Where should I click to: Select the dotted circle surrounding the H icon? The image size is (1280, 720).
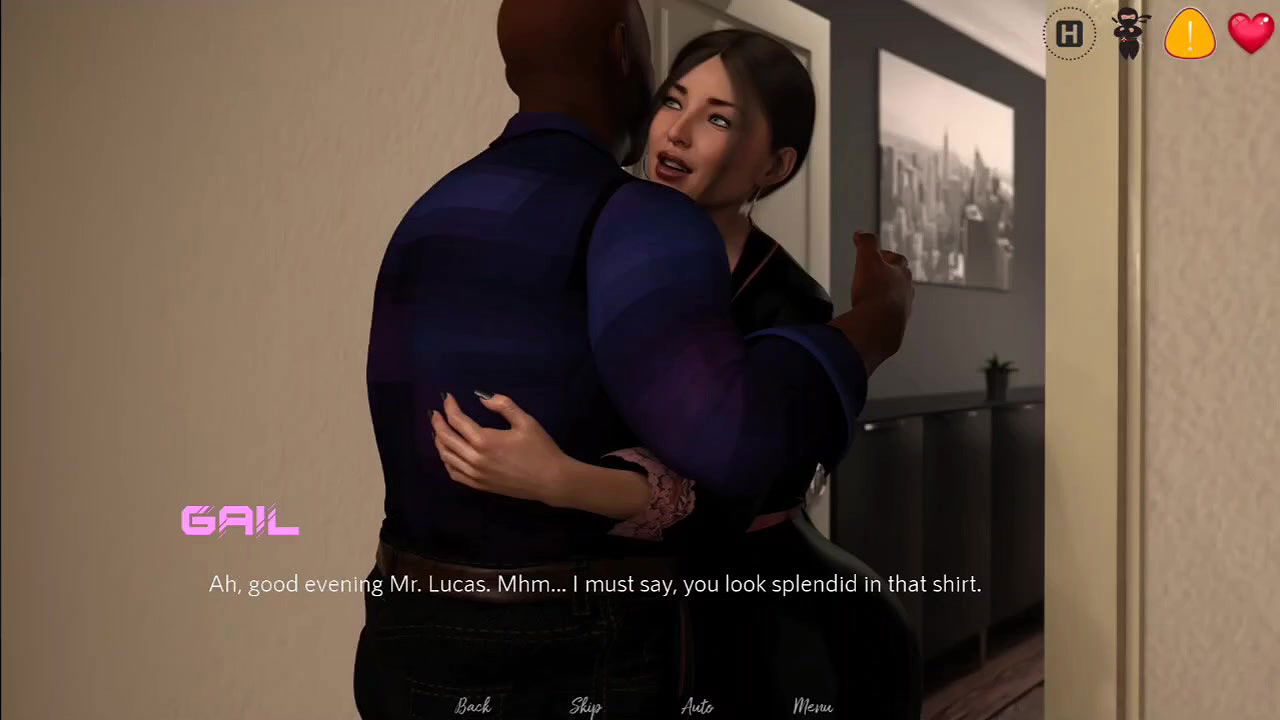[x=1069, y=33]
